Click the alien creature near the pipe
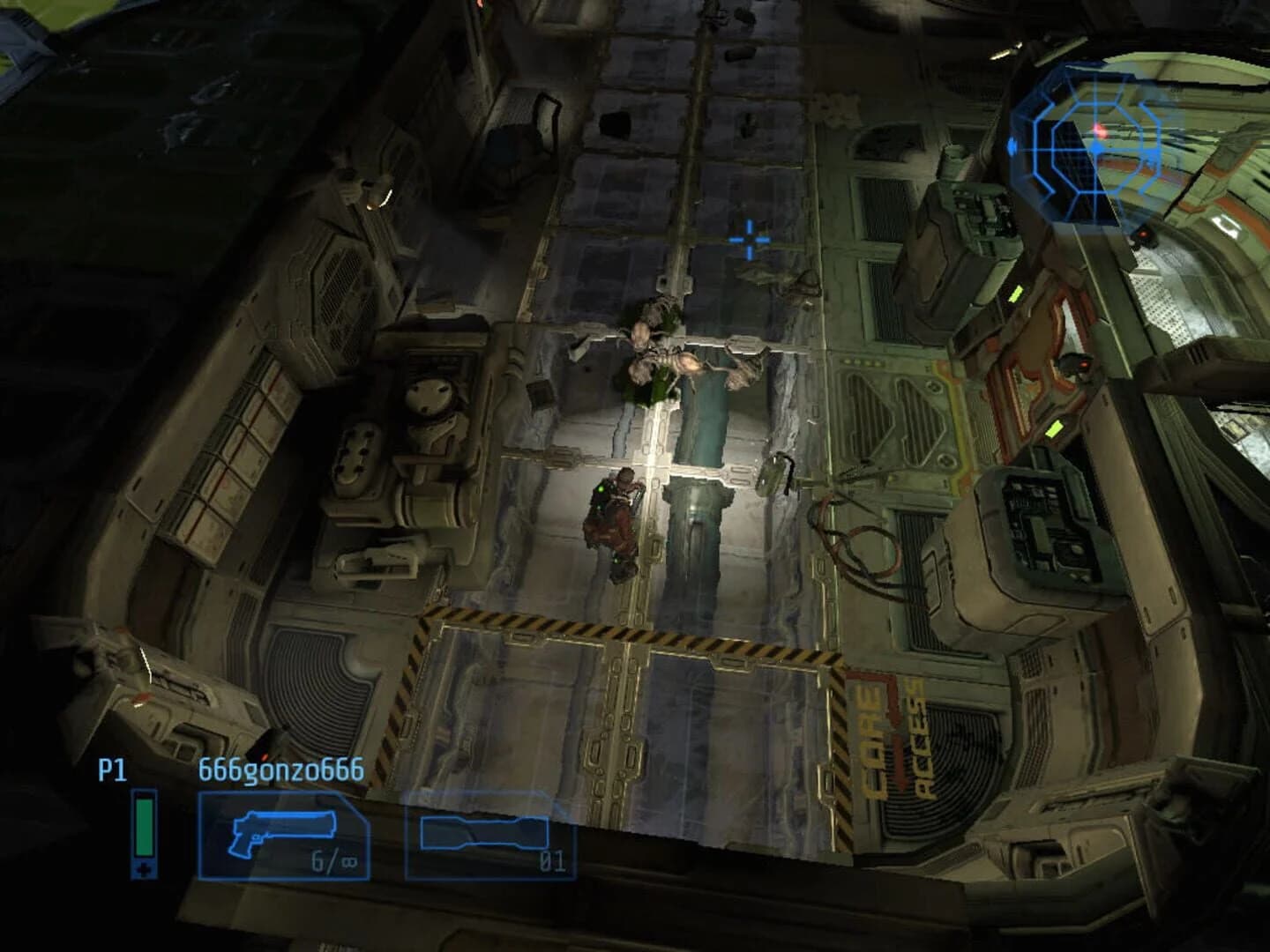The height and width of the screenshot is (952, 1270). 670,357
